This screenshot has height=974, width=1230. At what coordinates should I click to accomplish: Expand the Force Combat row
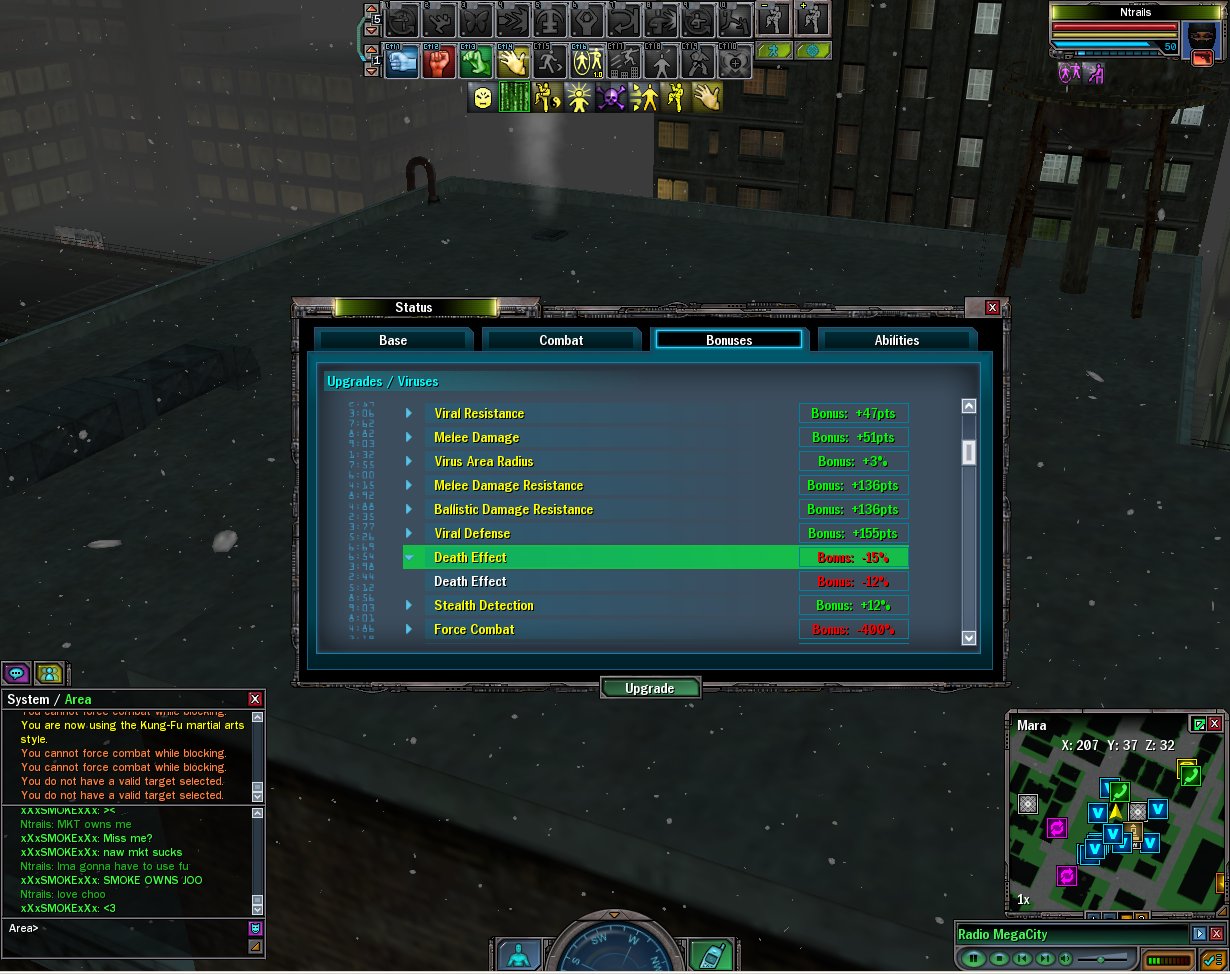(x=409, y=629)
